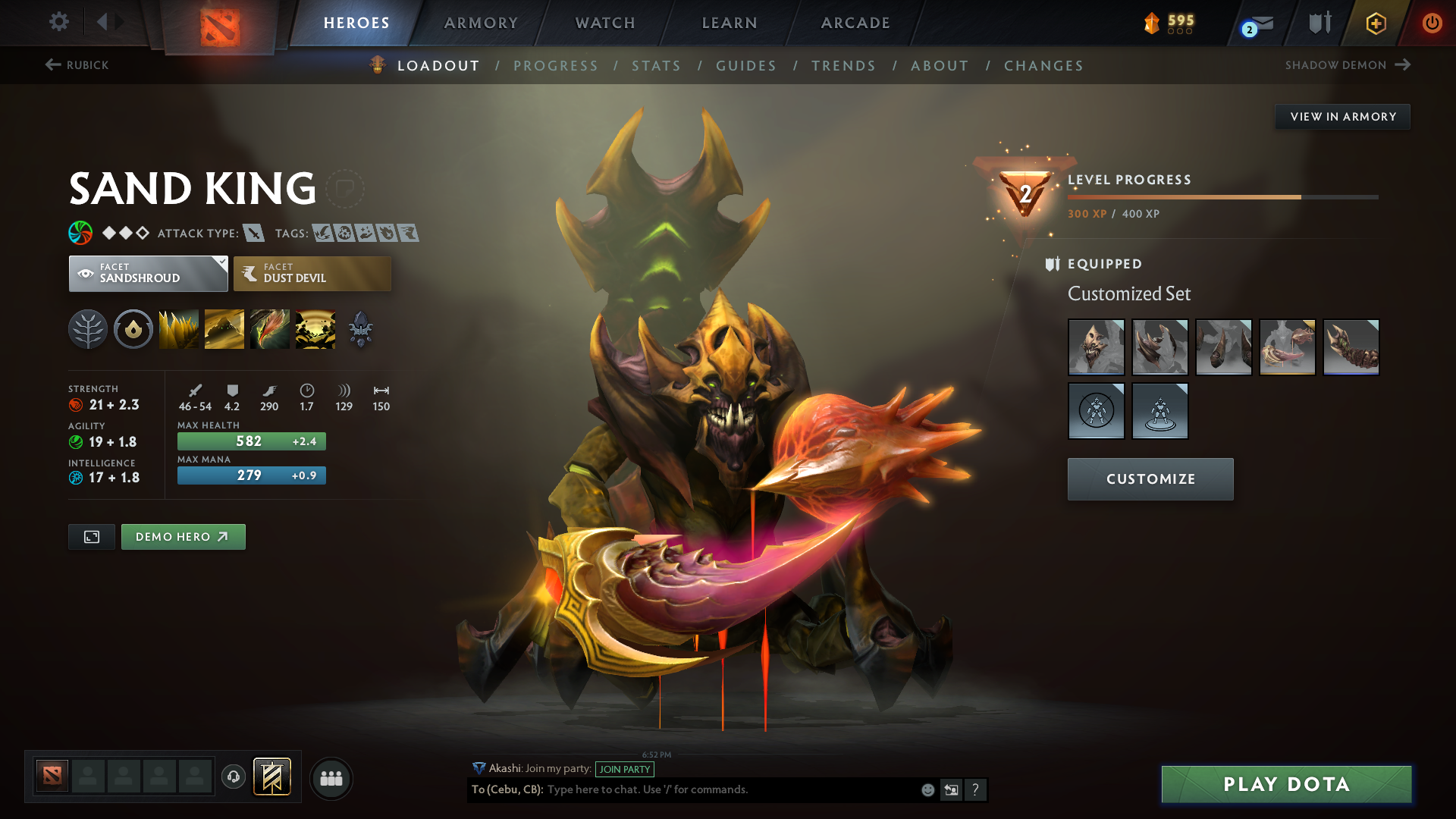Toggle the Aghanim's Shard ability icon
This screenshot has width=1456, height=819.
[360, 328]
